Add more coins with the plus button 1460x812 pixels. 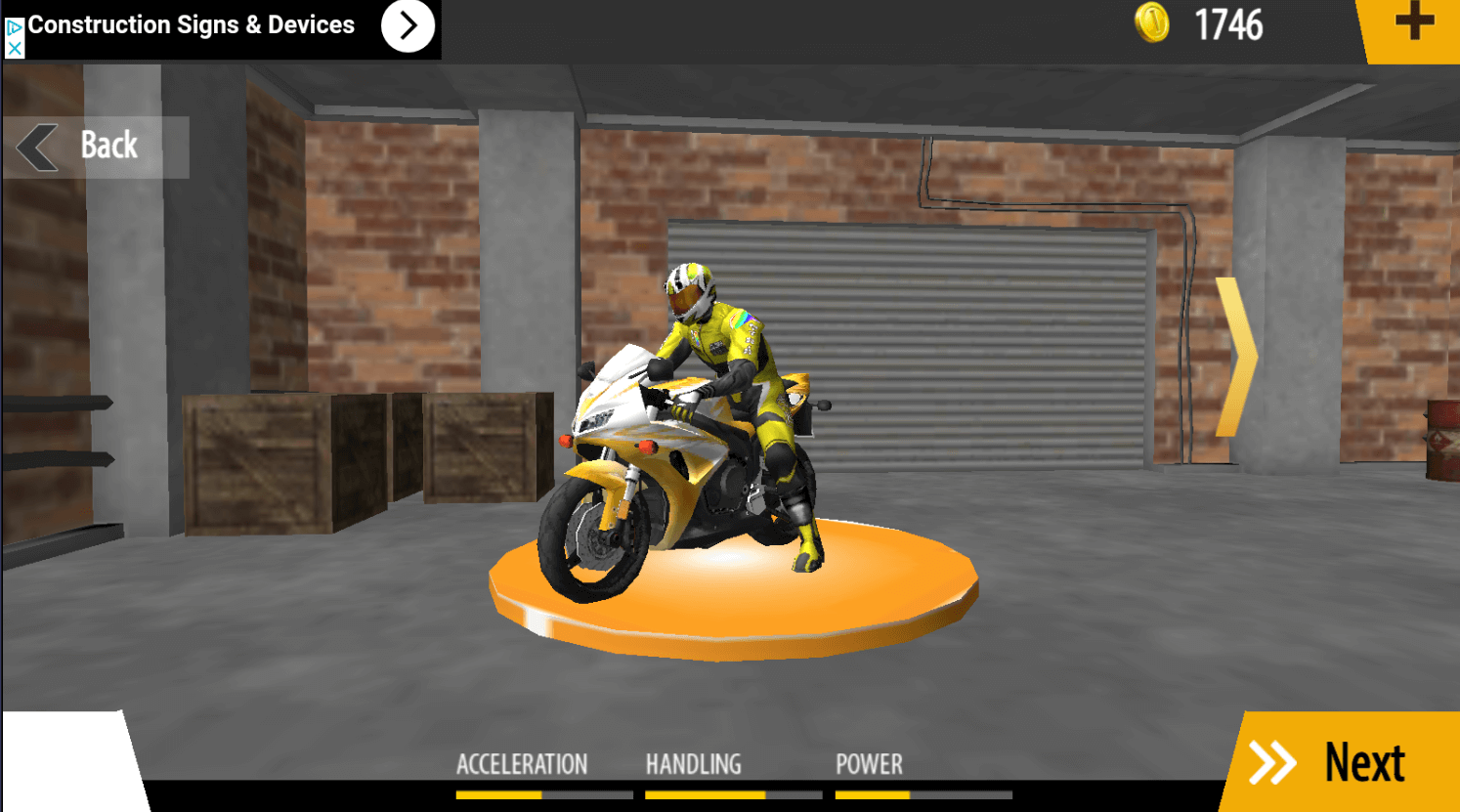pyautogui.click(x=1413, y=22)
